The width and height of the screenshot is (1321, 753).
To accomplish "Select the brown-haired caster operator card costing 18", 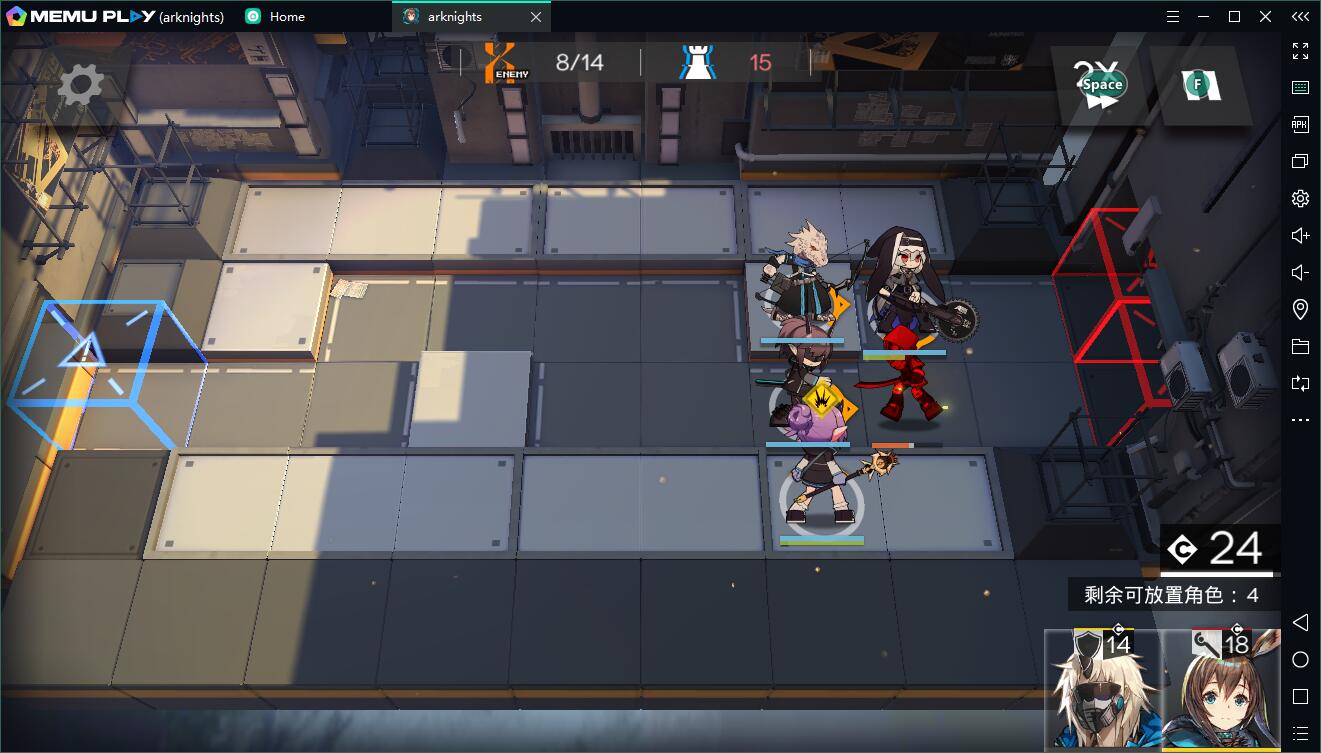I will (1222, 691).
